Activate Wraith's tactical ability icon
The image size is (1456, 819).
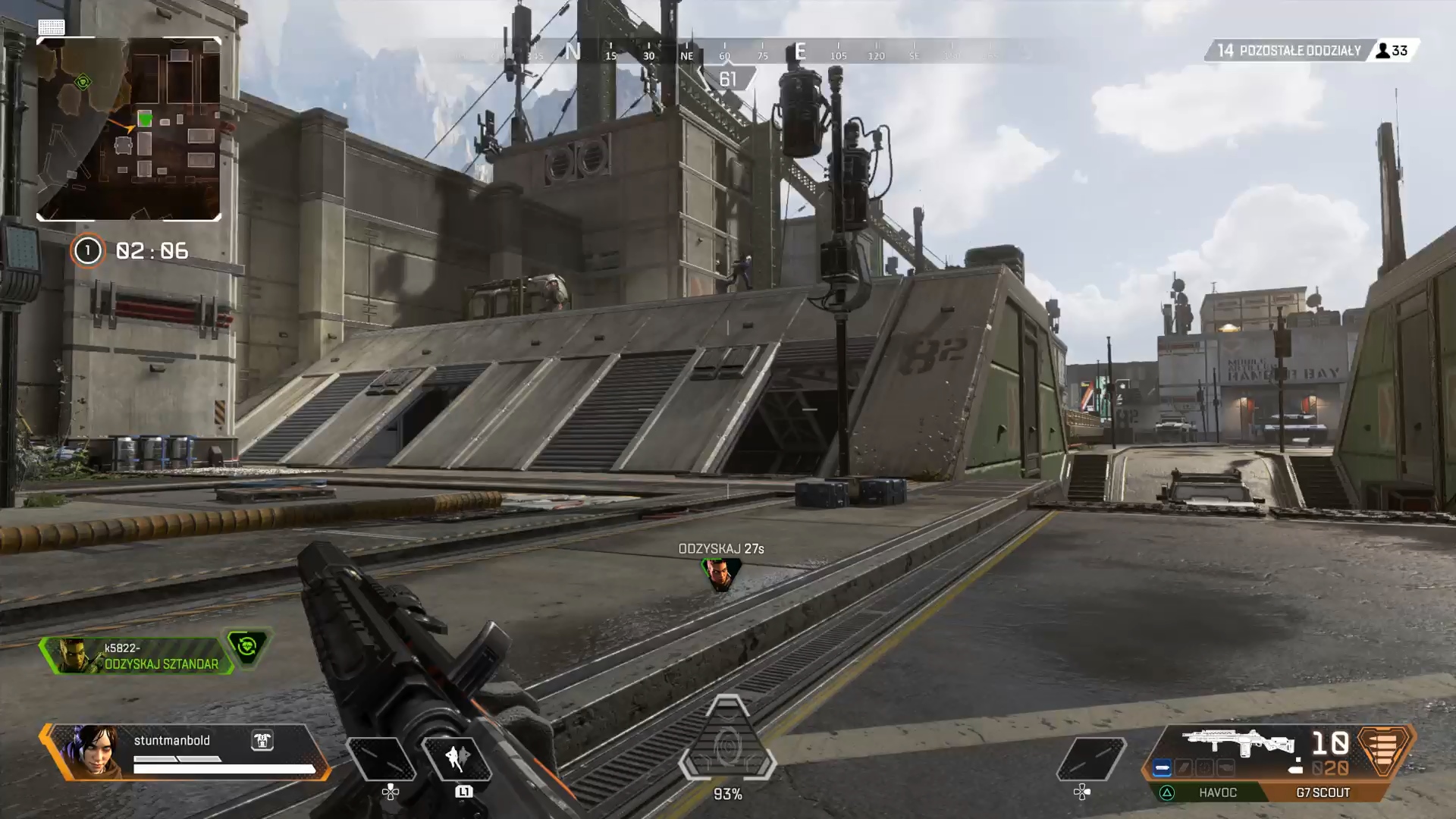click(457, 758)
